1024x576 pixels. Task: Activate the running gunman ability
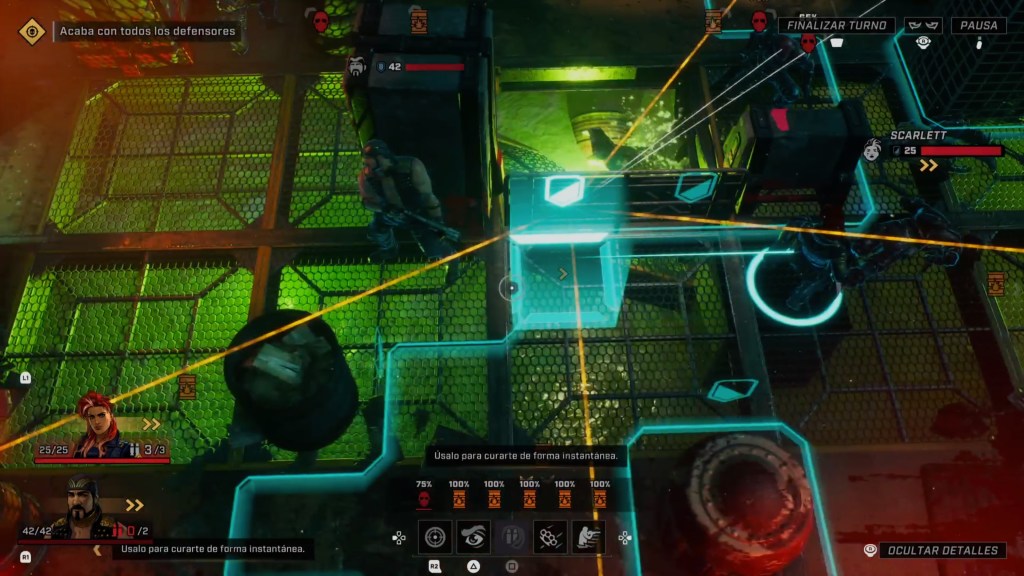point(588,537)
